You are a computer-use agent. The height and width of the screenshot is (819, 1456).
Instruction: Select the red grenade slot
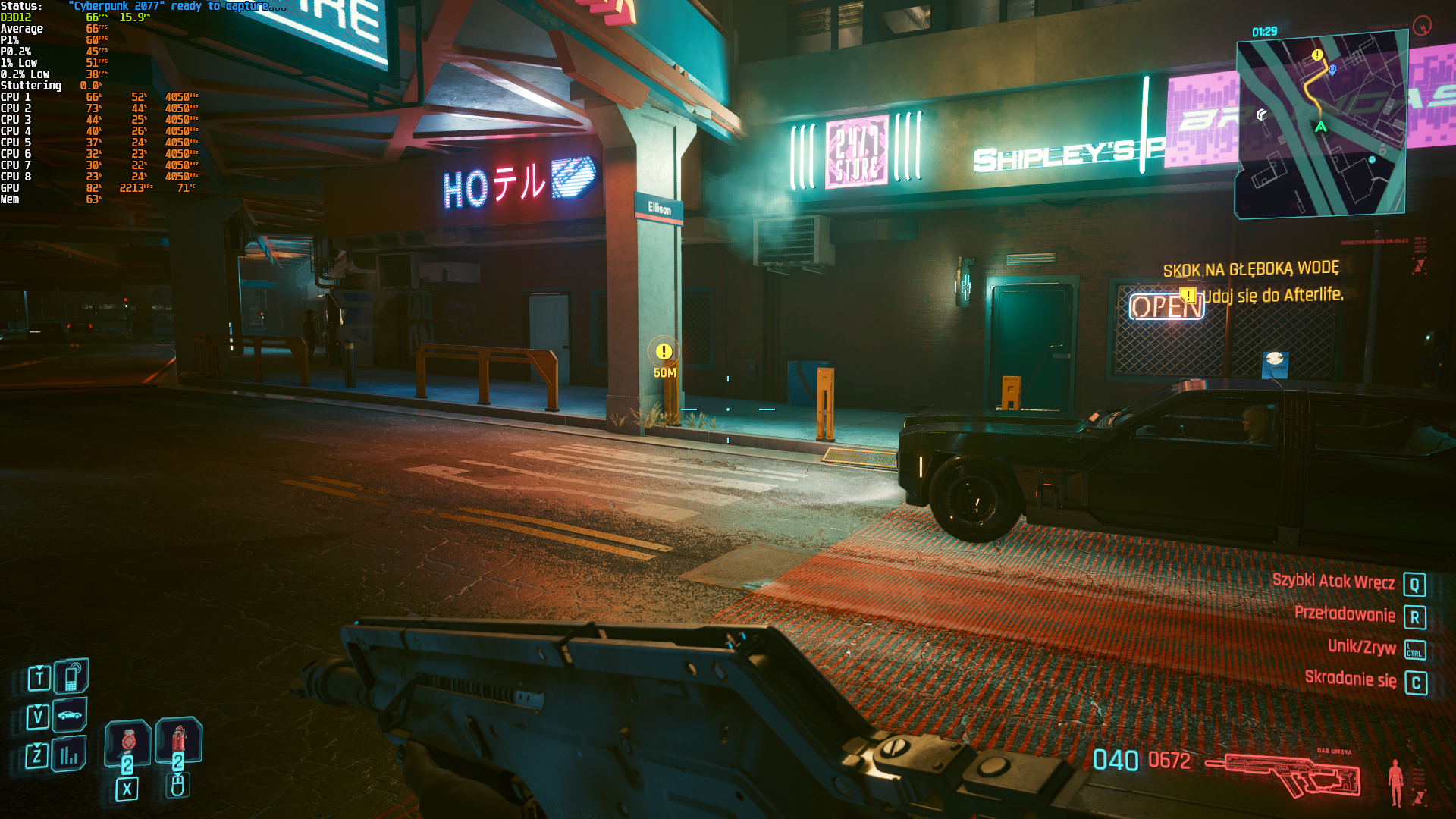(x=127, y=743)
